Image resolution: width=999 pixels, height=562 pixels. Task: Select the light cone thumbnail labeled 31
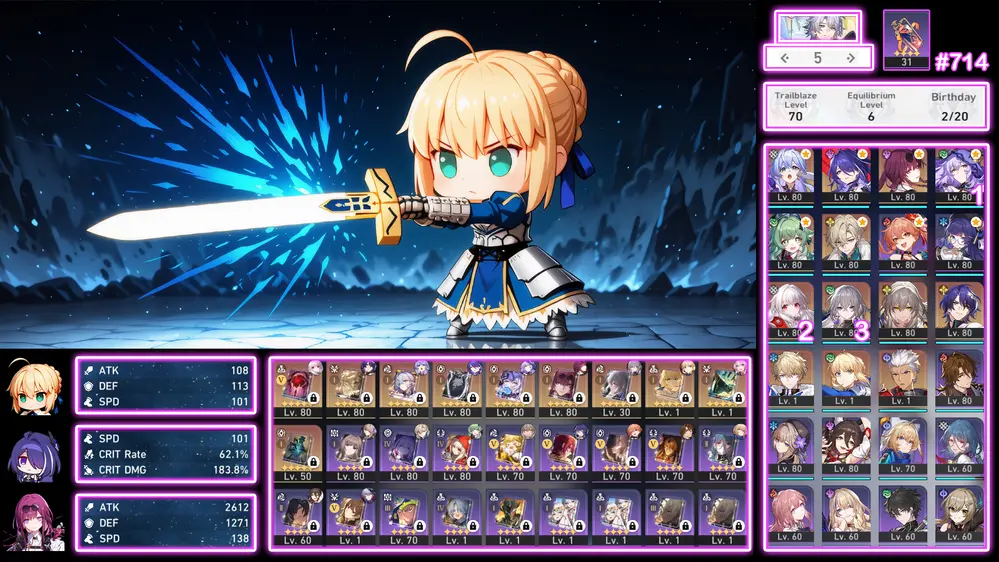[x=906, y=40]
